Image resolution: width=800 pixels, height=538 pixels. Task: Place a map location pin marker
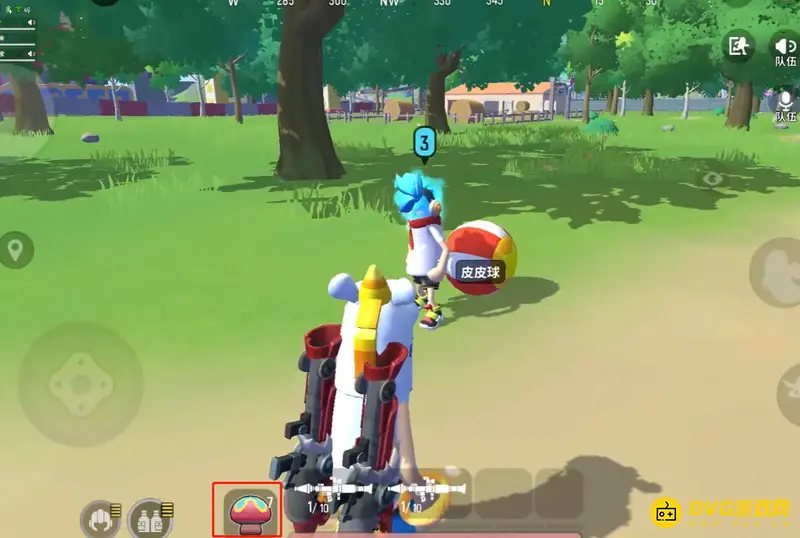click(16, 250)
